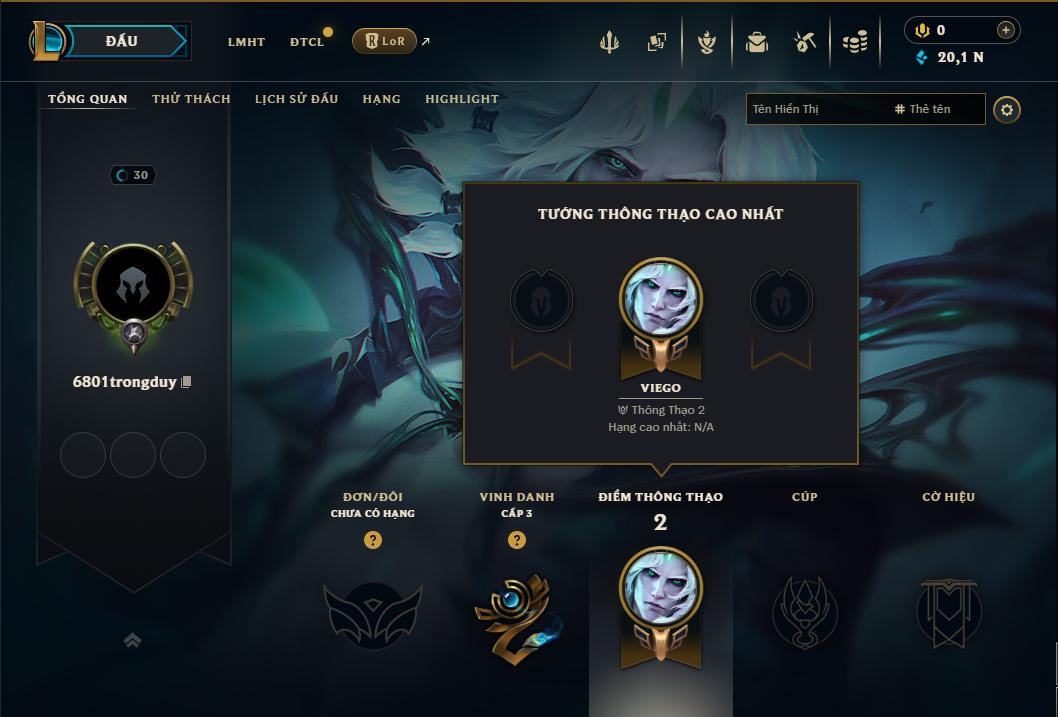Launch the LoR external link
The width and height of the screenshot is (1058, 717).
(385, 41)
